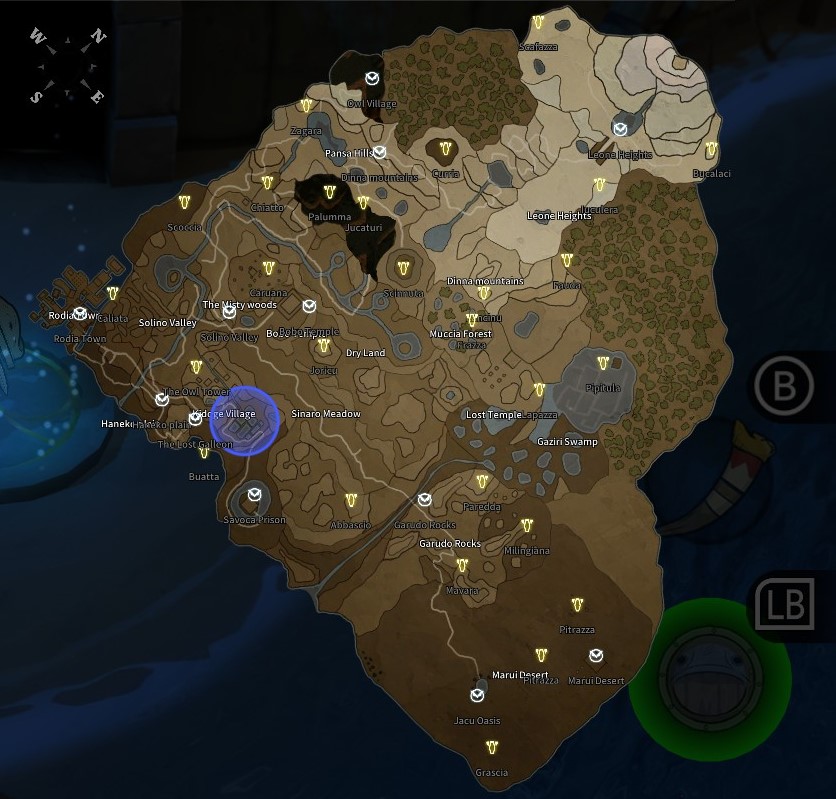Select the Curria shrine marker
The height and width of the screenshot is (799, 836).
445,148
